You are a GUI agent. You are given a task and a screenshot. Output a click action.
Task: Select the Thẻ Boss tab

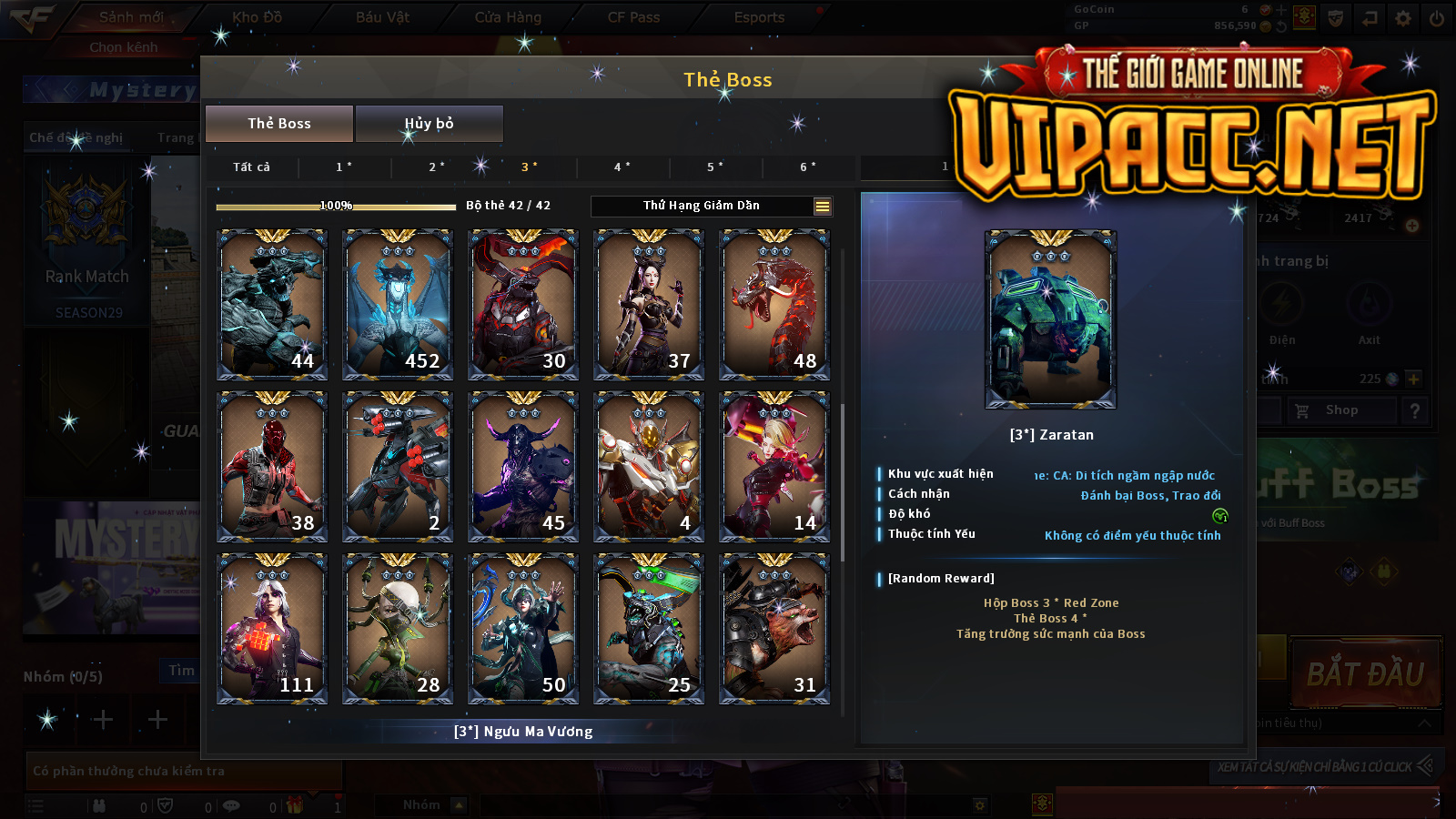(x=279, y=124)
